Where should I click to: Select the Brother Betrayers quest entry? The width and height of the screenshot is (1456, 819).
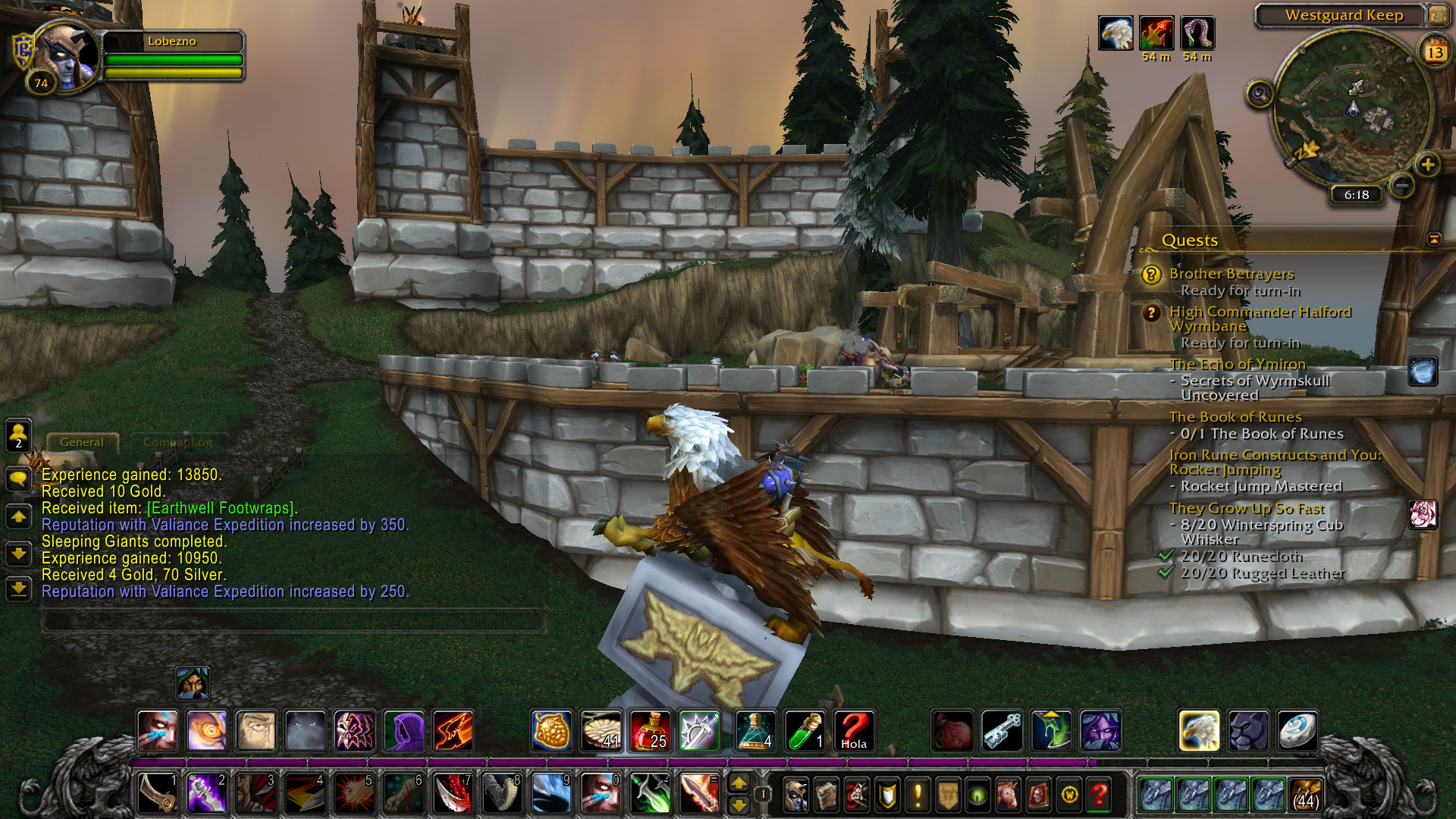click(1231, 274)
